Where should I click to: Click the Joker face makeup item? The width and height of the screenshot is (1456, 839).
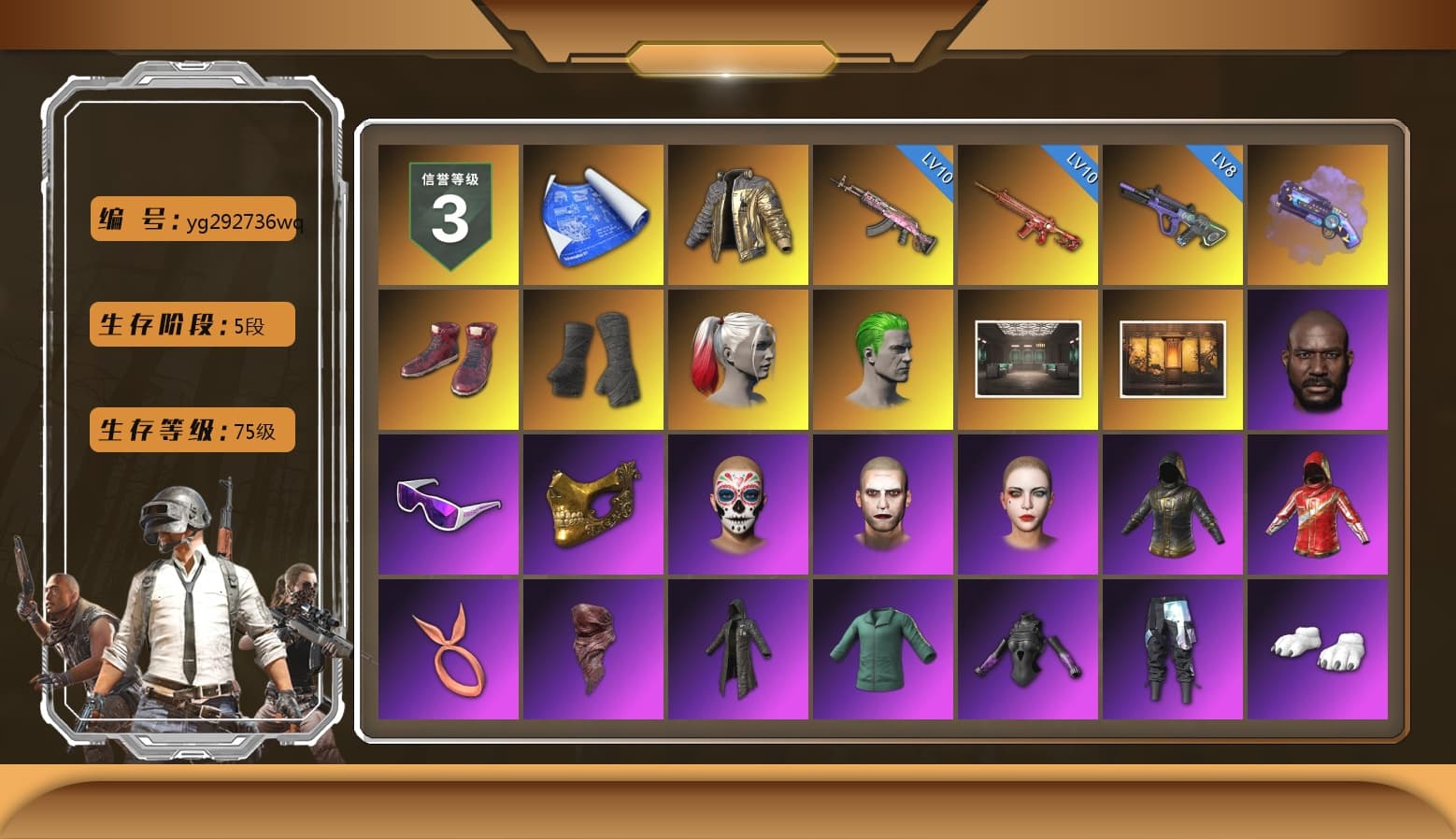pyautogui.click(x=882, y=505)
